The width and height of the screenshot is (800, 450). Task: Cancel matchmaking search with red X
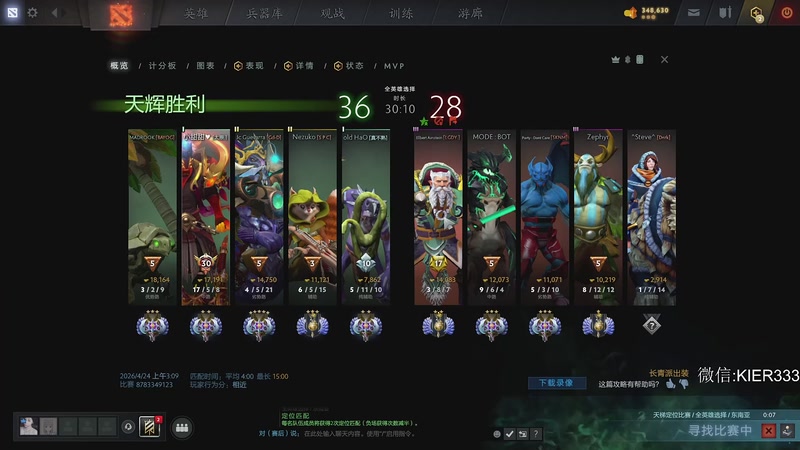coord(768,431)
